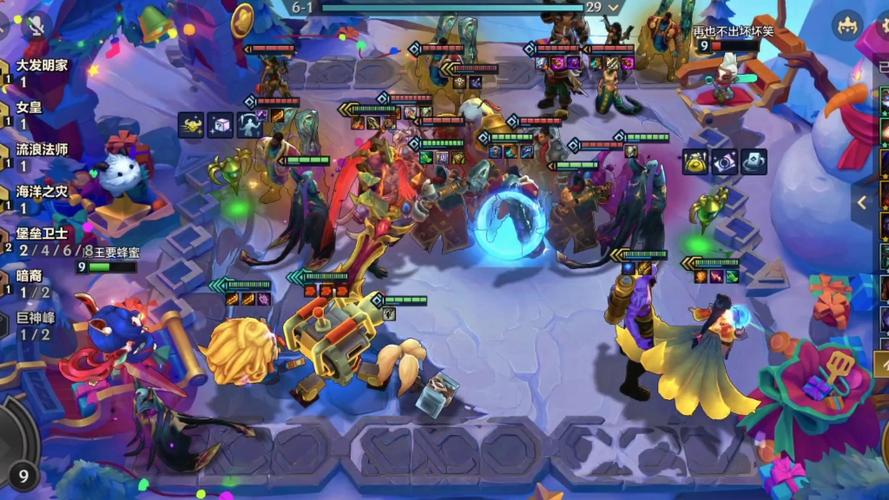Show the 巨神峰 trait details
The image size is (889, 500).
pyautogui.click(x=36, y=318)
